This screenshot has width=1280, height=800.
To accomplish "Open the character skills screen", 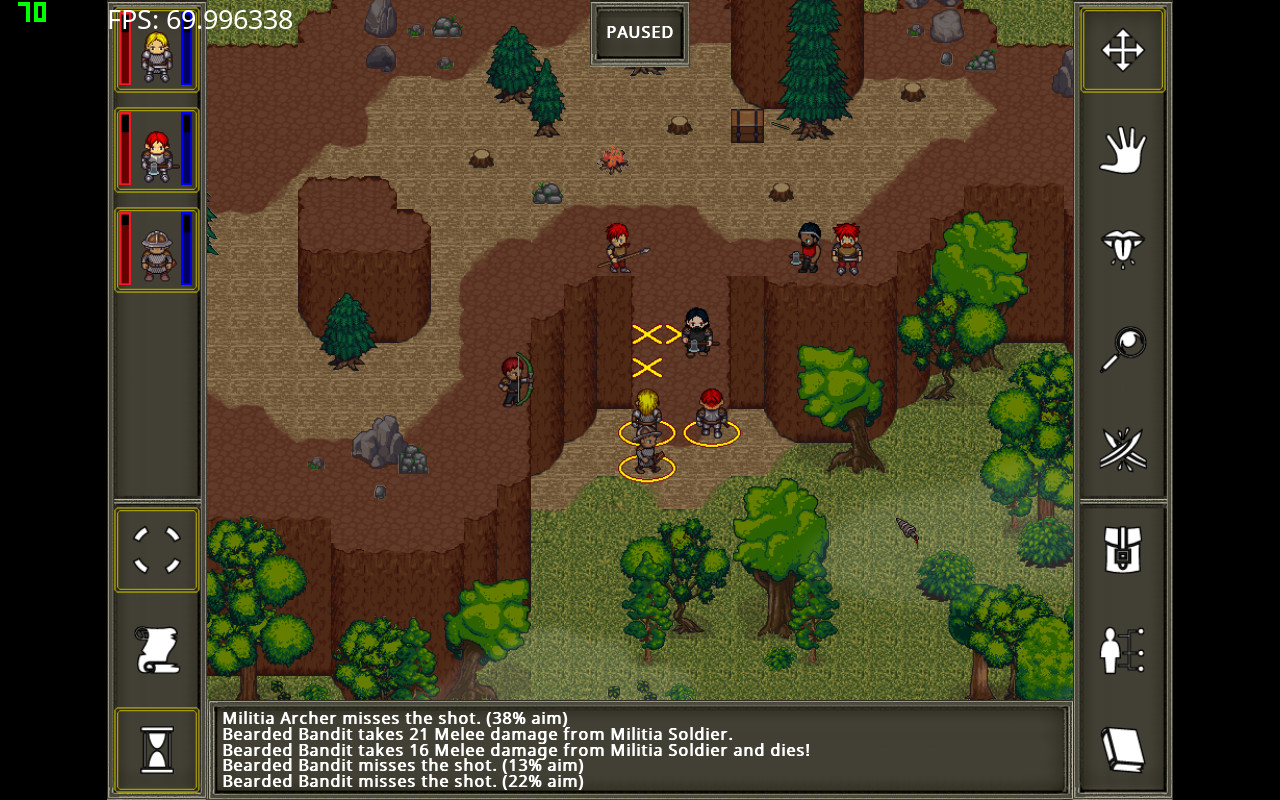I will tap(1122, 648).
